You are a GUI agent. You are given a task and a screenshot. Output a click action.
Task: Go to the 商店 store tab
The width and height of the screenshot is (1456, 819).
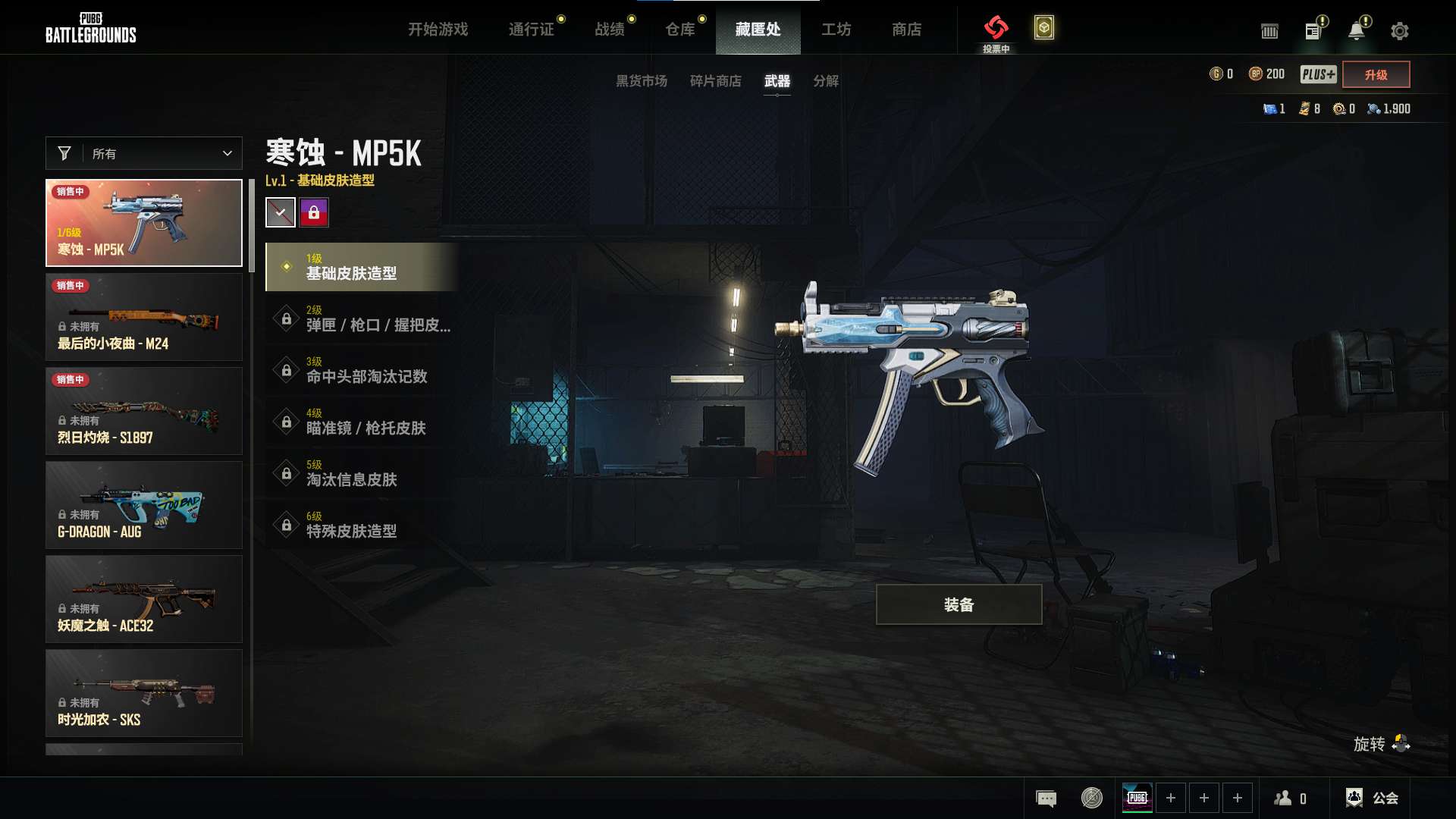click(906, 30)
